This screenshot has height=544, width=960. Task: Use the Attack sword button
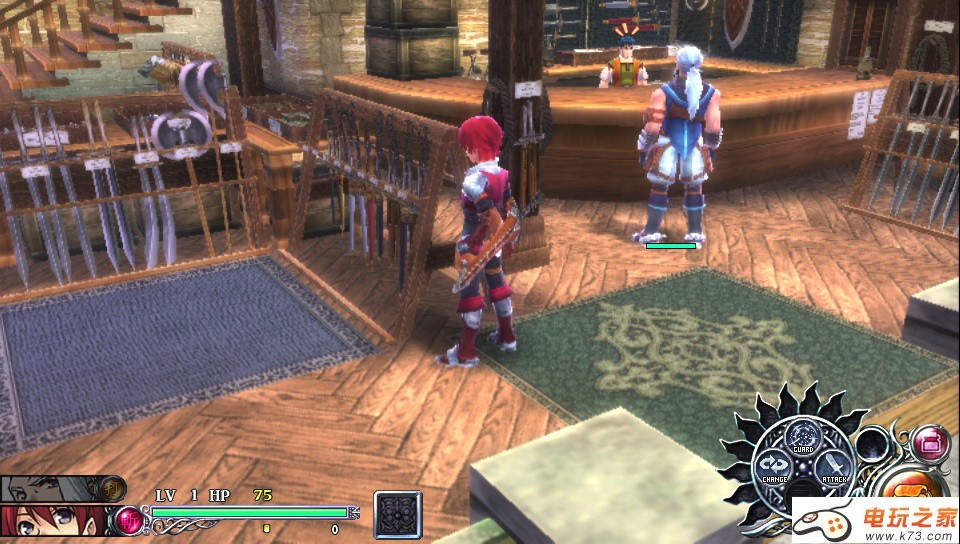pos(832,467)
